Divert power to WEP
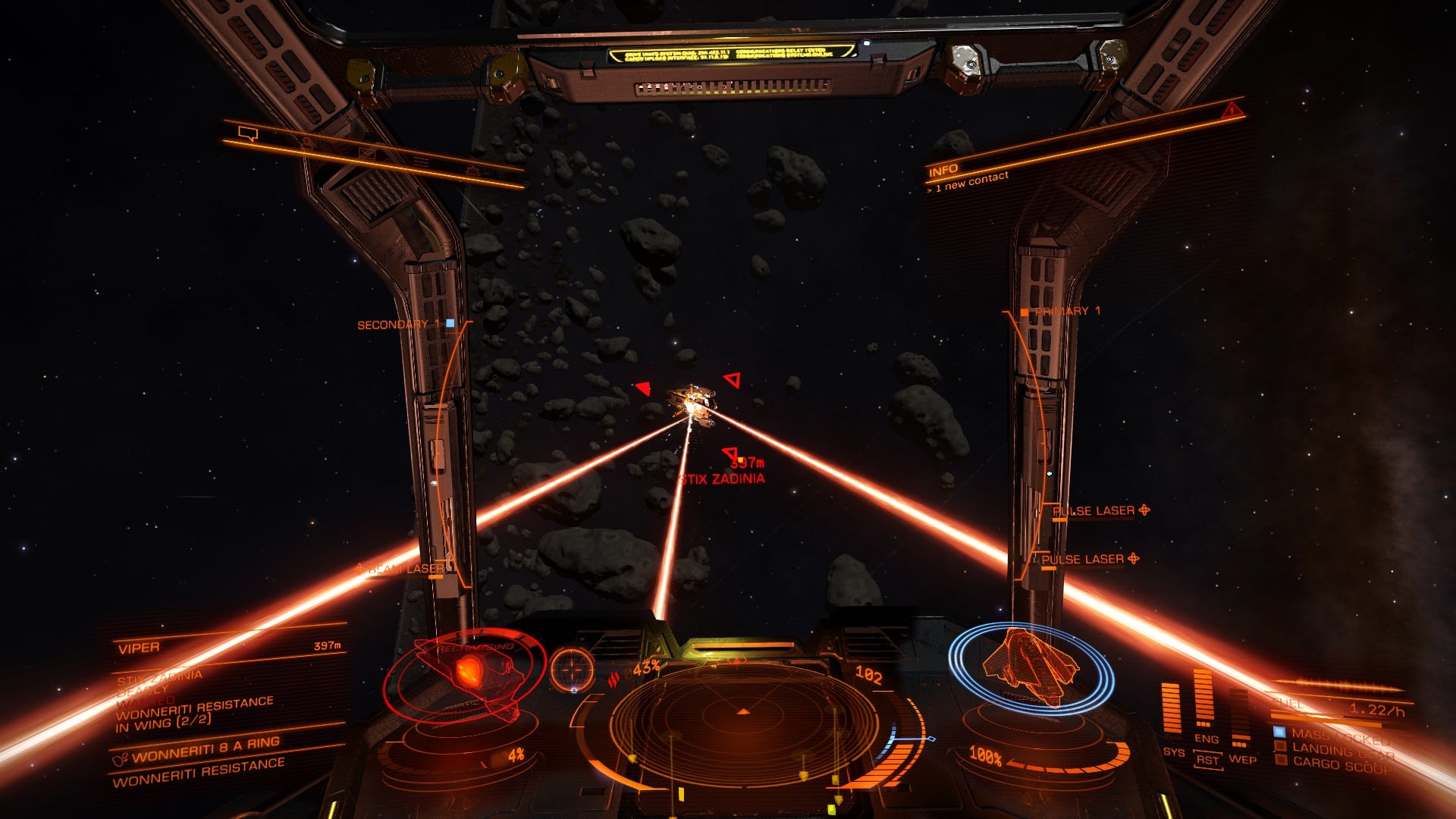1456x819 pixels. tap(1242, 759)
